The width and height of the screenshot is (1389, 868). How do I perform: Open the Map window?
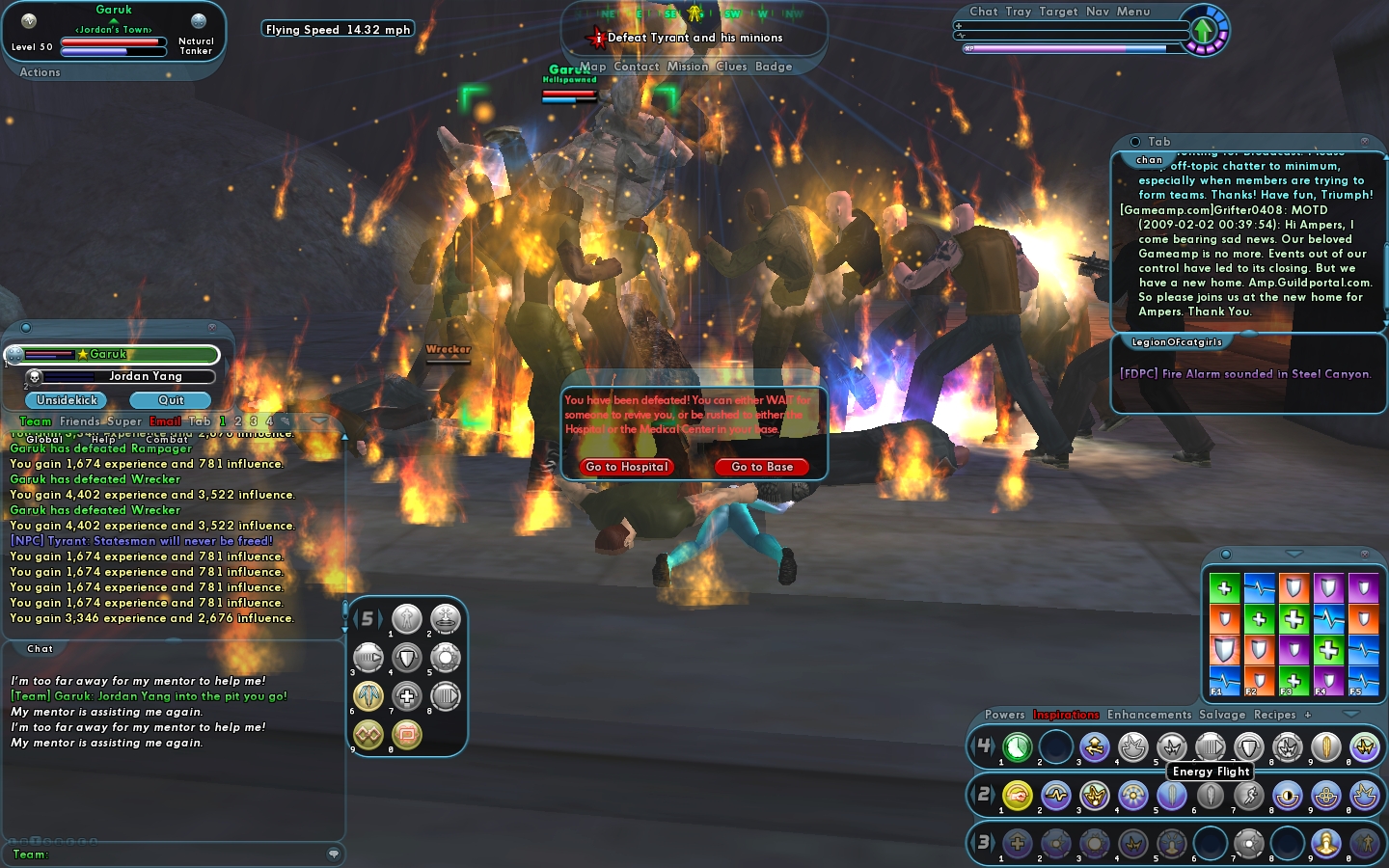593,67
